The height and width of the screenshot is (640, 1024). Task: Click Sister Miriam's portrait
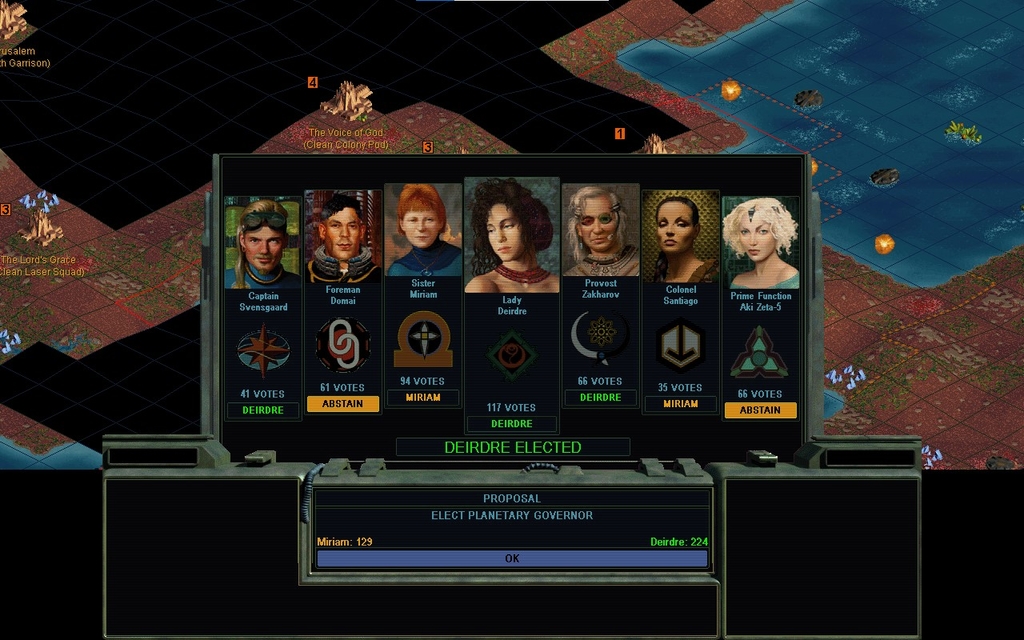click(423, 230)
